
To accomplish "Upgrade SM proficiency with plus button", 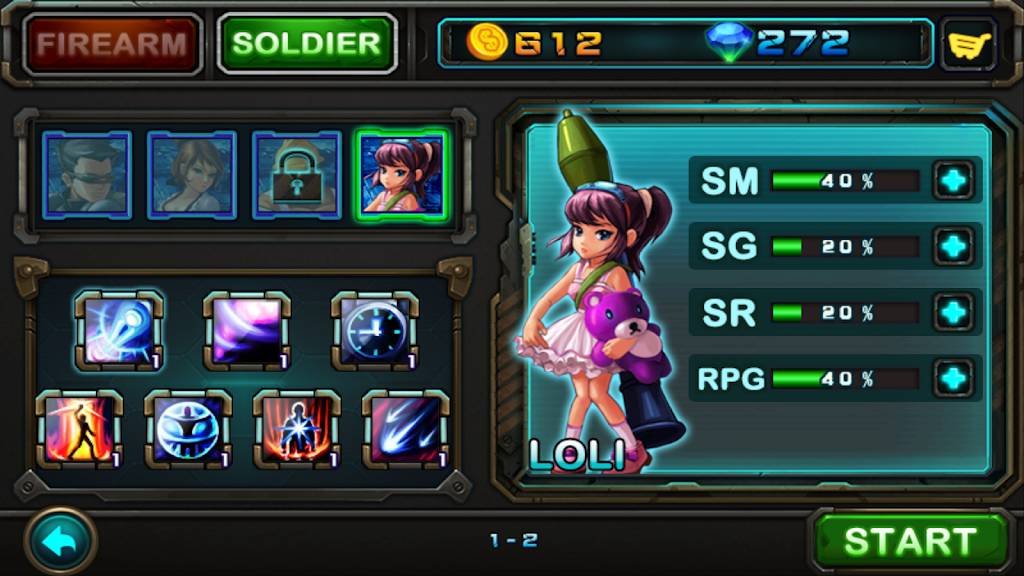I will tap(955, 180).
